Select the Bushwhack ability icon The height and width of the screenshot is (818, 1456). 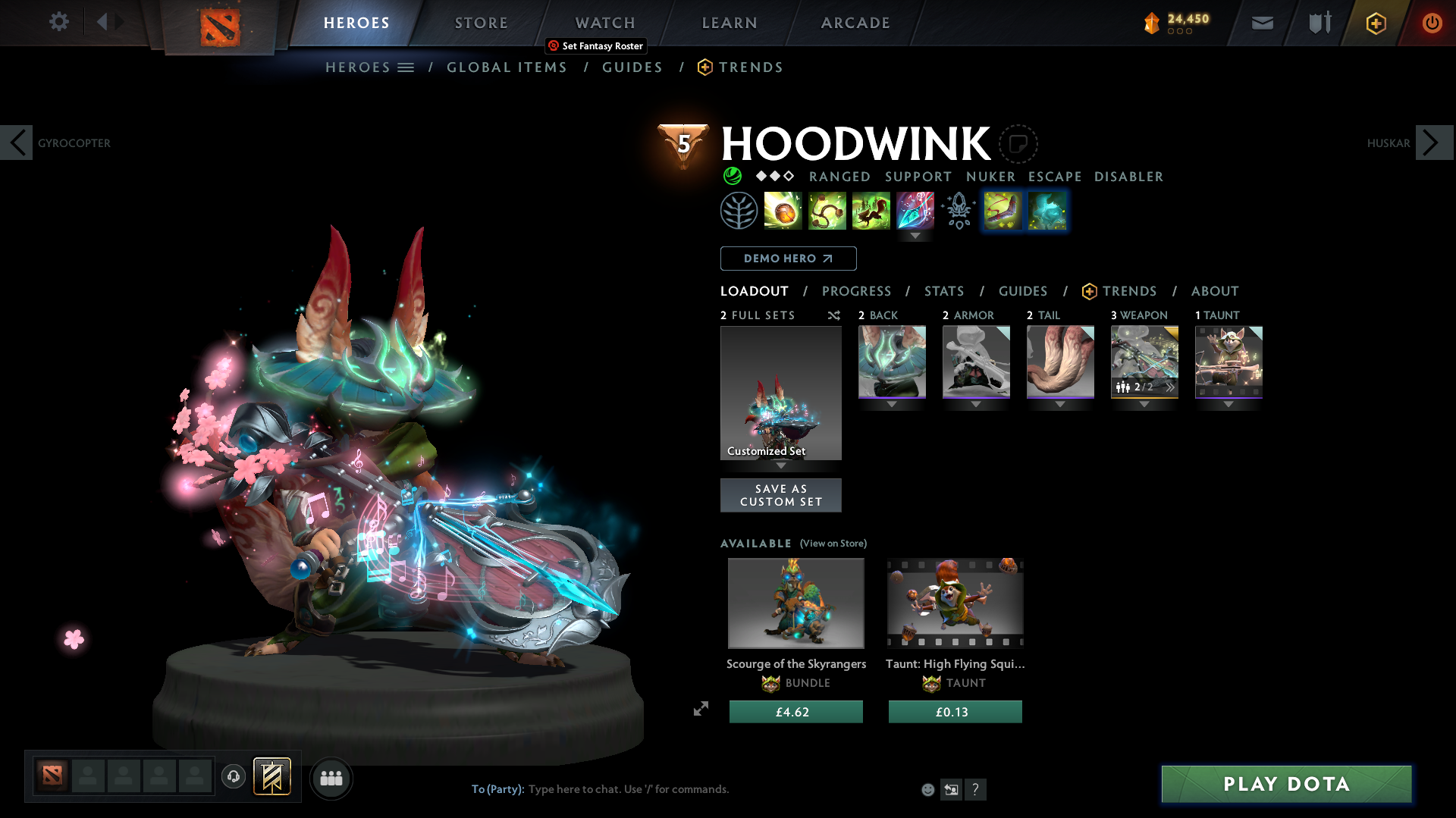pos(827,211)
